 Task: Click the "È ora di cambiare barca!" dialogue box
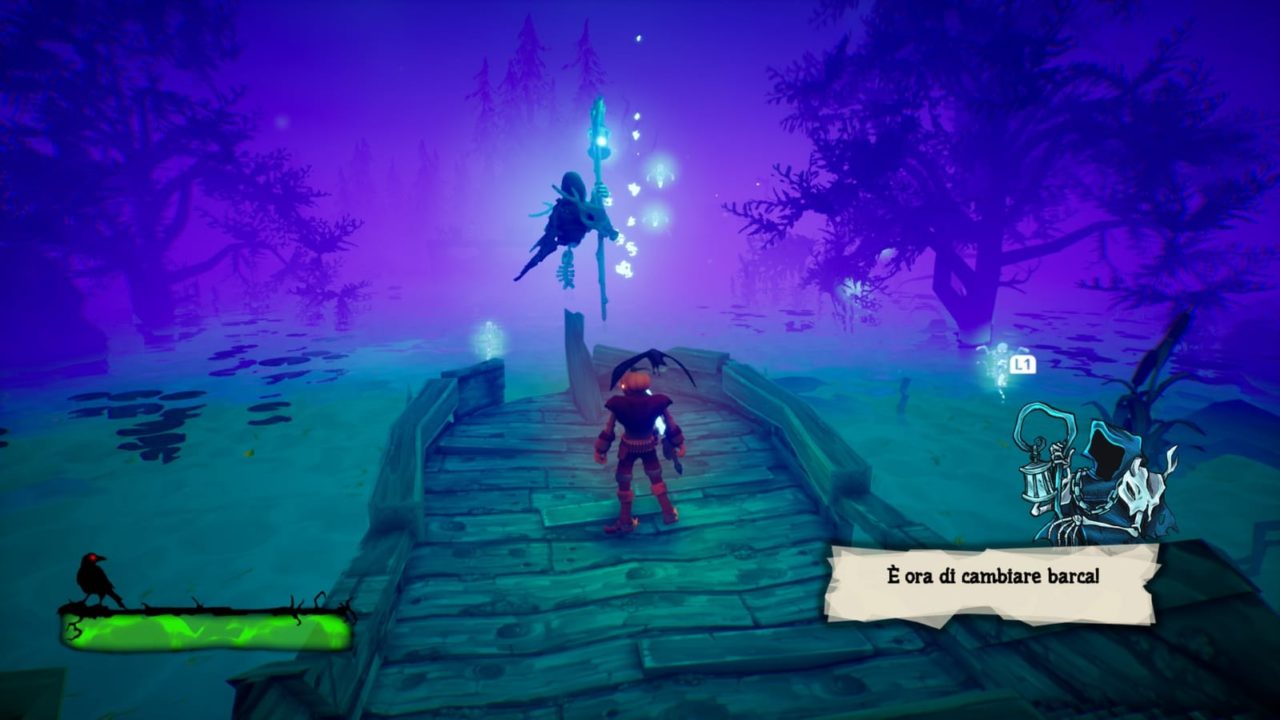990,582
